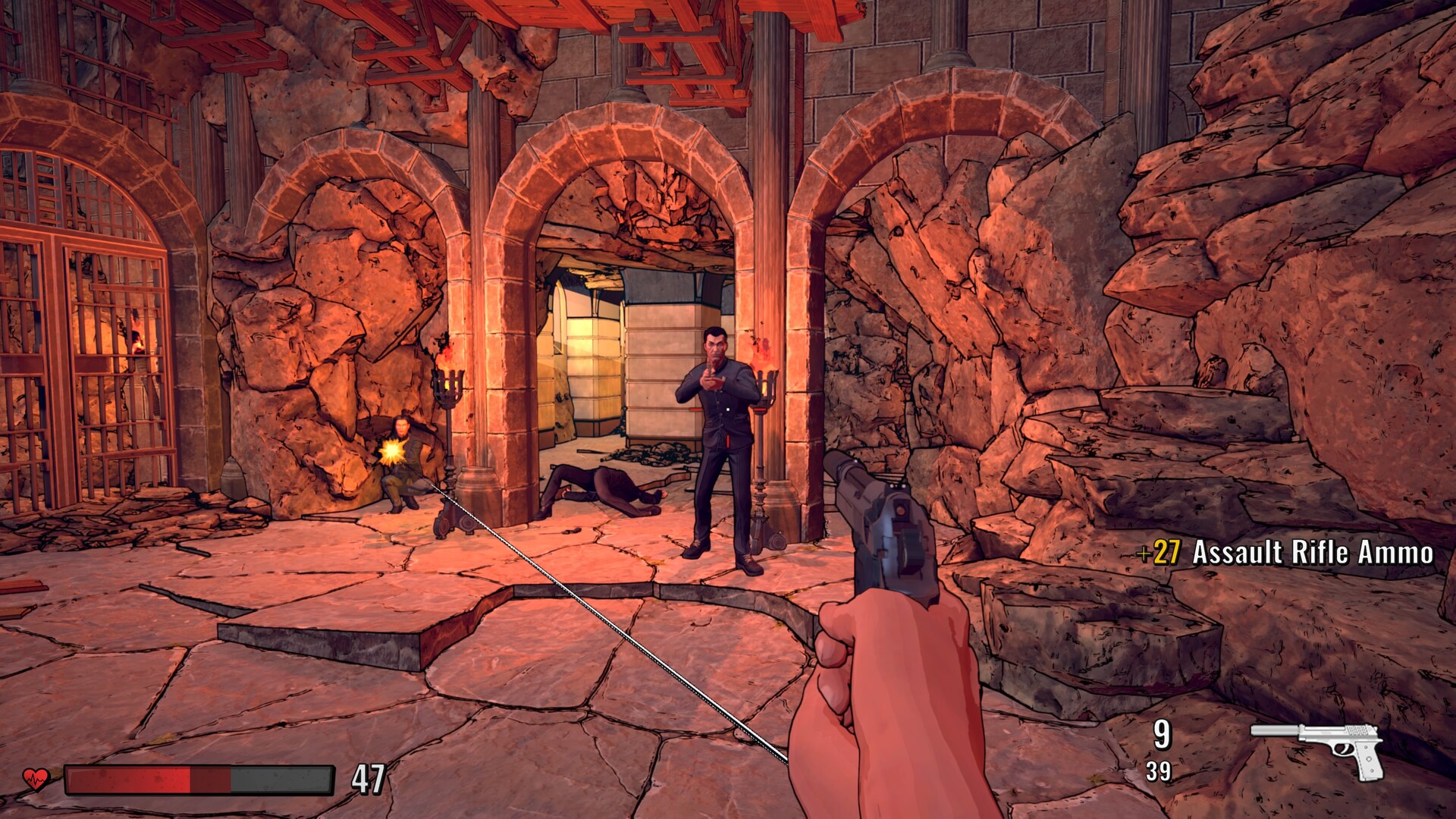Click the magazine count showing 9

[1162, 736]
